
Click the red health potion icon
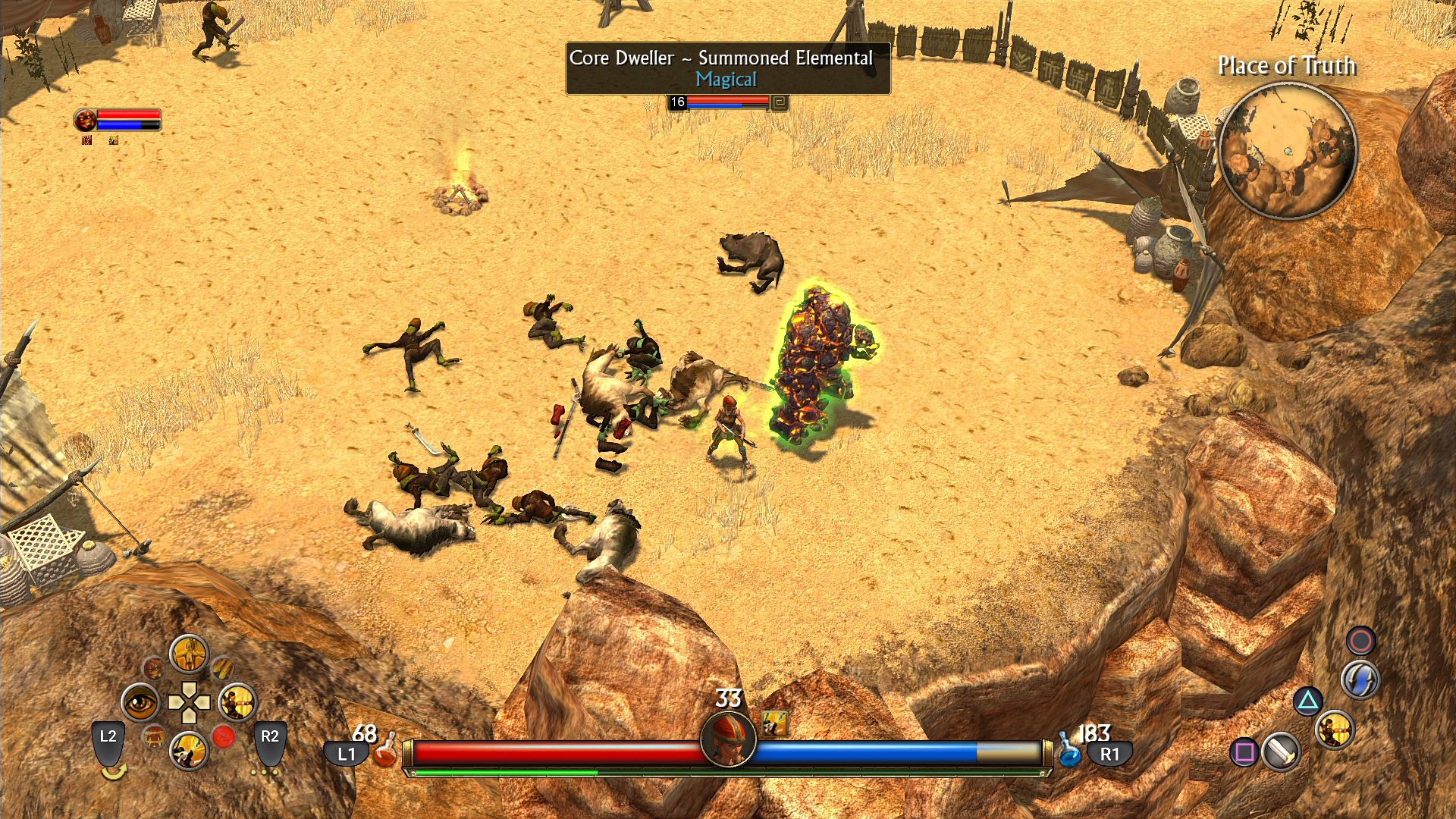click(387, 749)
